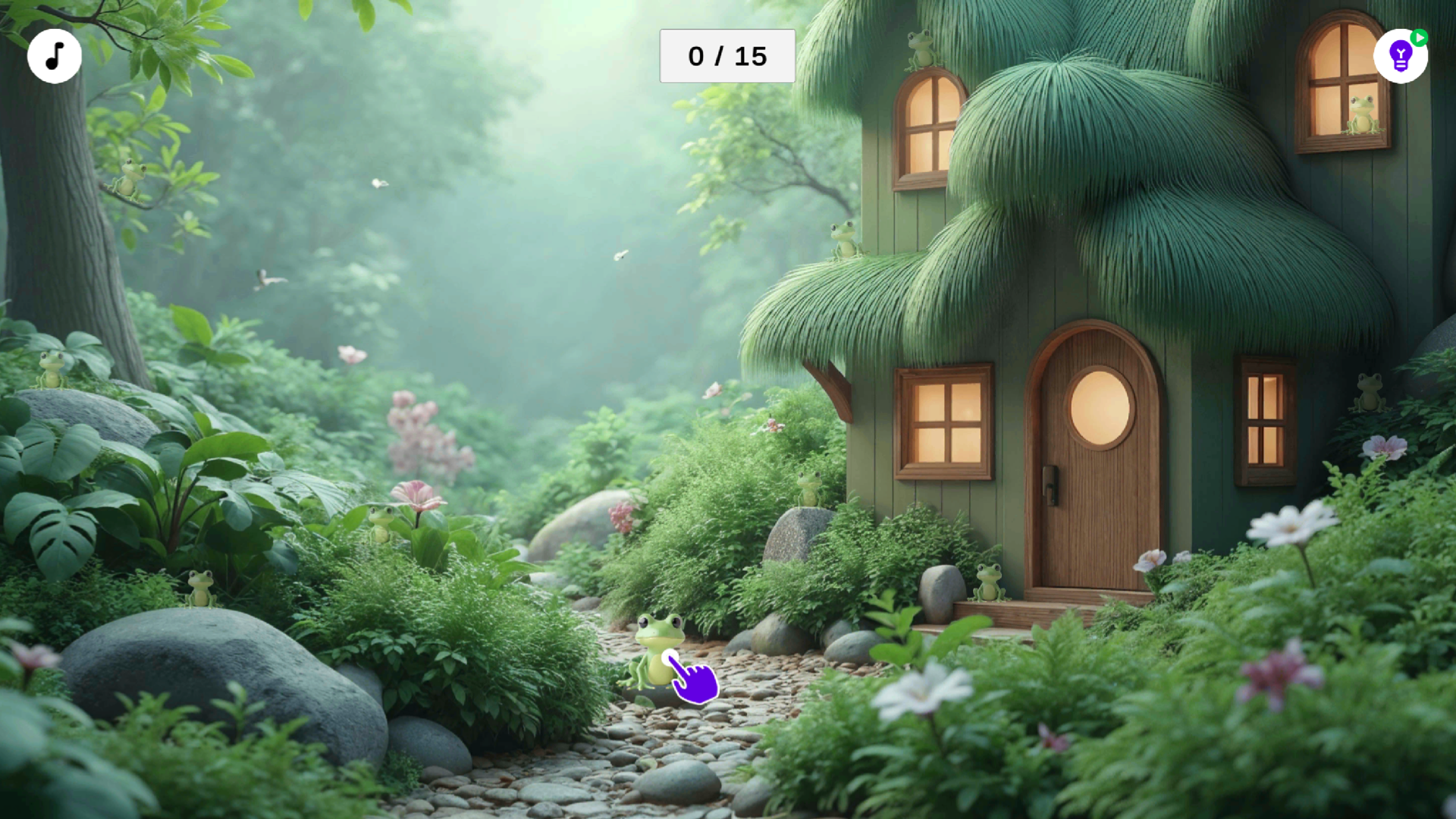This screenshot has width=1456, height=819.
Task: Toggle the background music note icon
Action: [x=54, y=55]
